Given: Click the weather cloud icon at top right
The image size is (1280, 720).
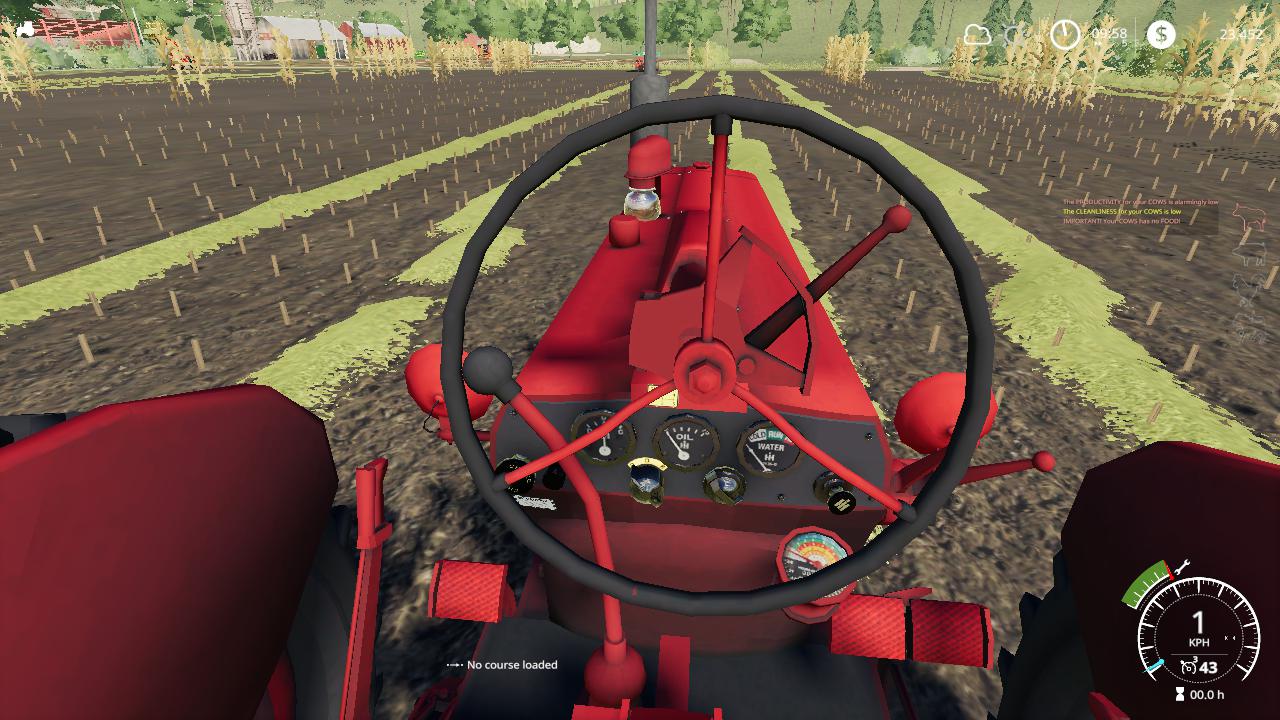Looking at the screenshot, I should pos(975,33).
